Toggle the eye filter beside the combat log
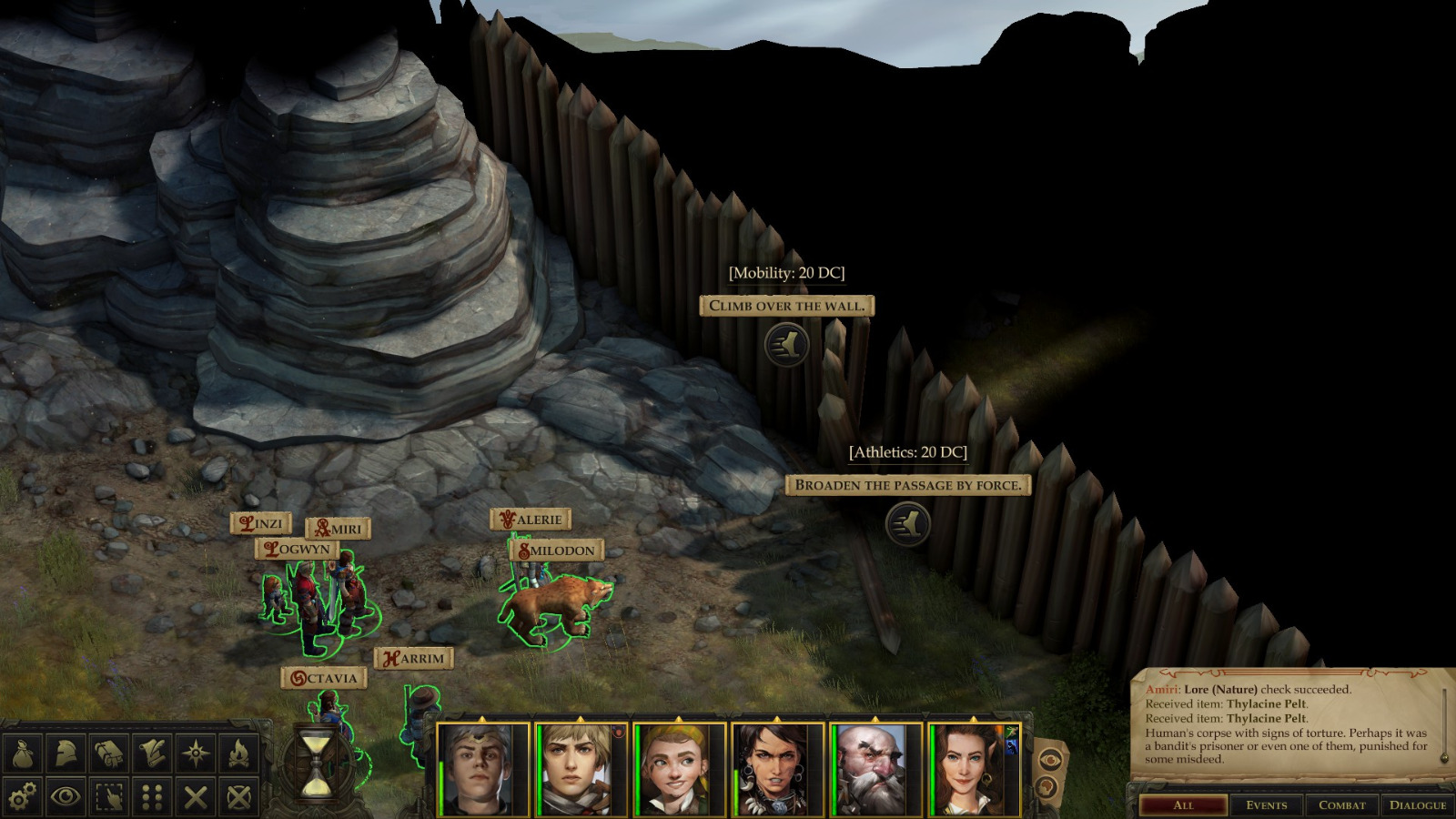 [x=1049, y=761]
